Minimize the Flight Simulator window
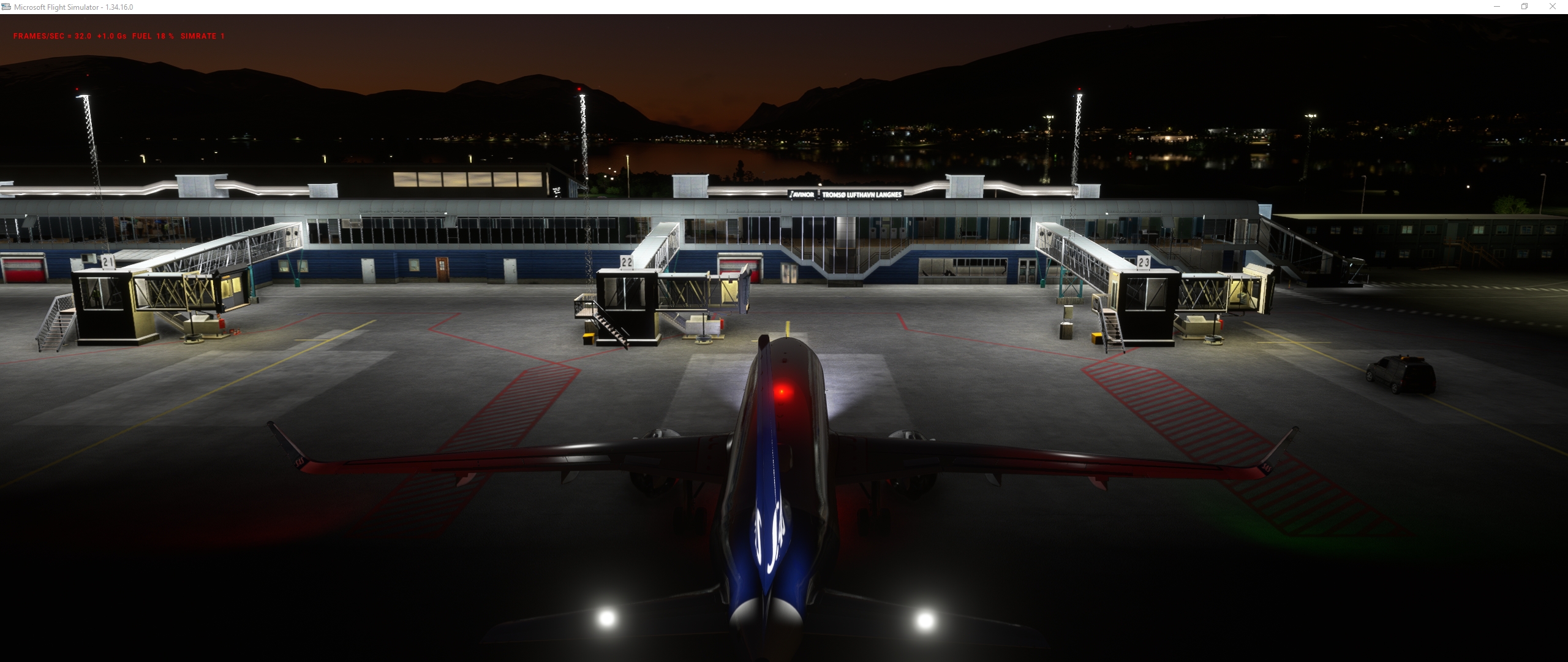 pyautogui.click(x=1496, y=7)
